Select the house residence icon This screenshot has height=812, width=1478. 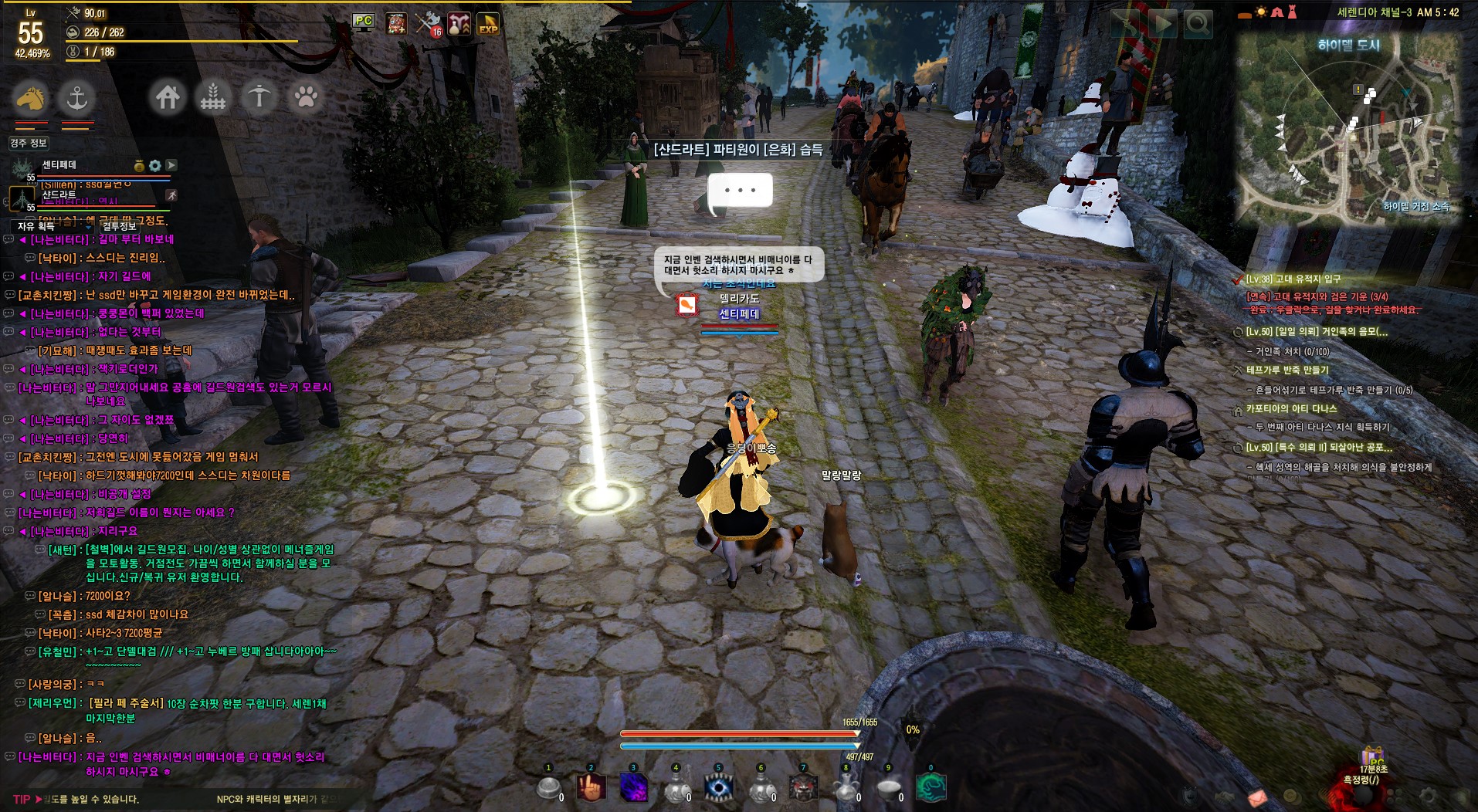tap(168, 98)
